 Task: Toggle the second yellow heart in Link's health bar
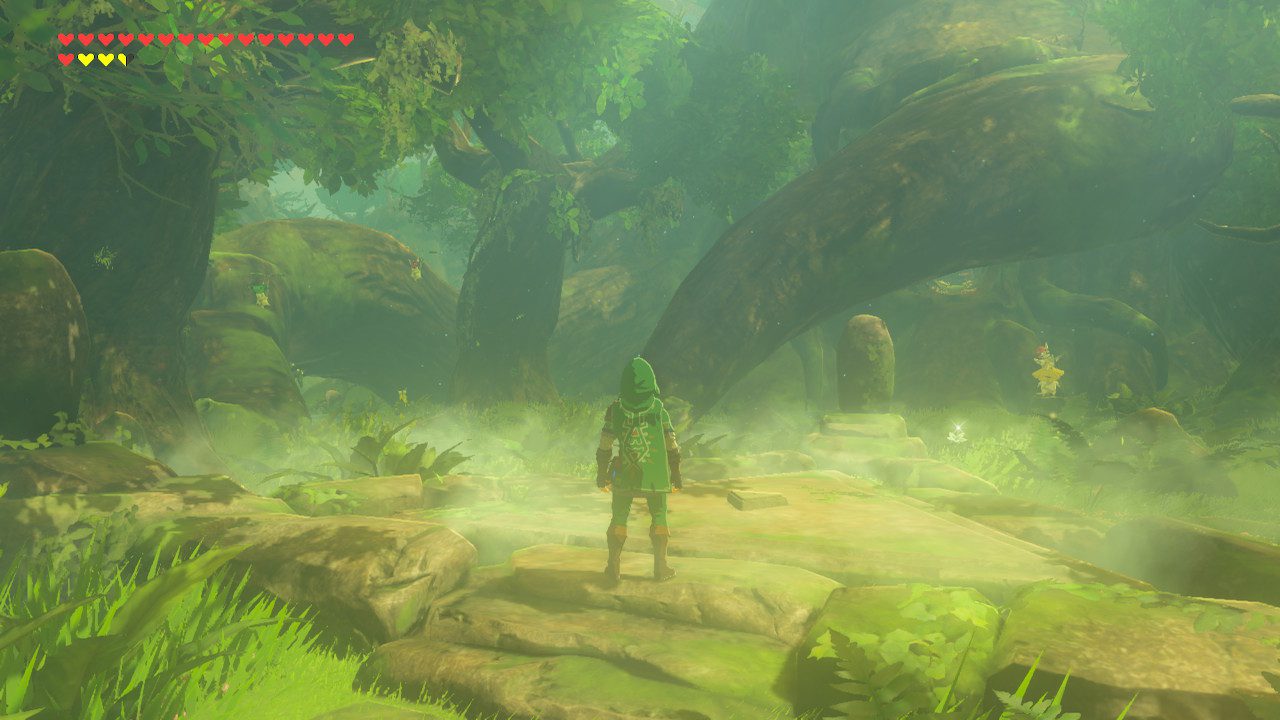click(x=105, y=58)
